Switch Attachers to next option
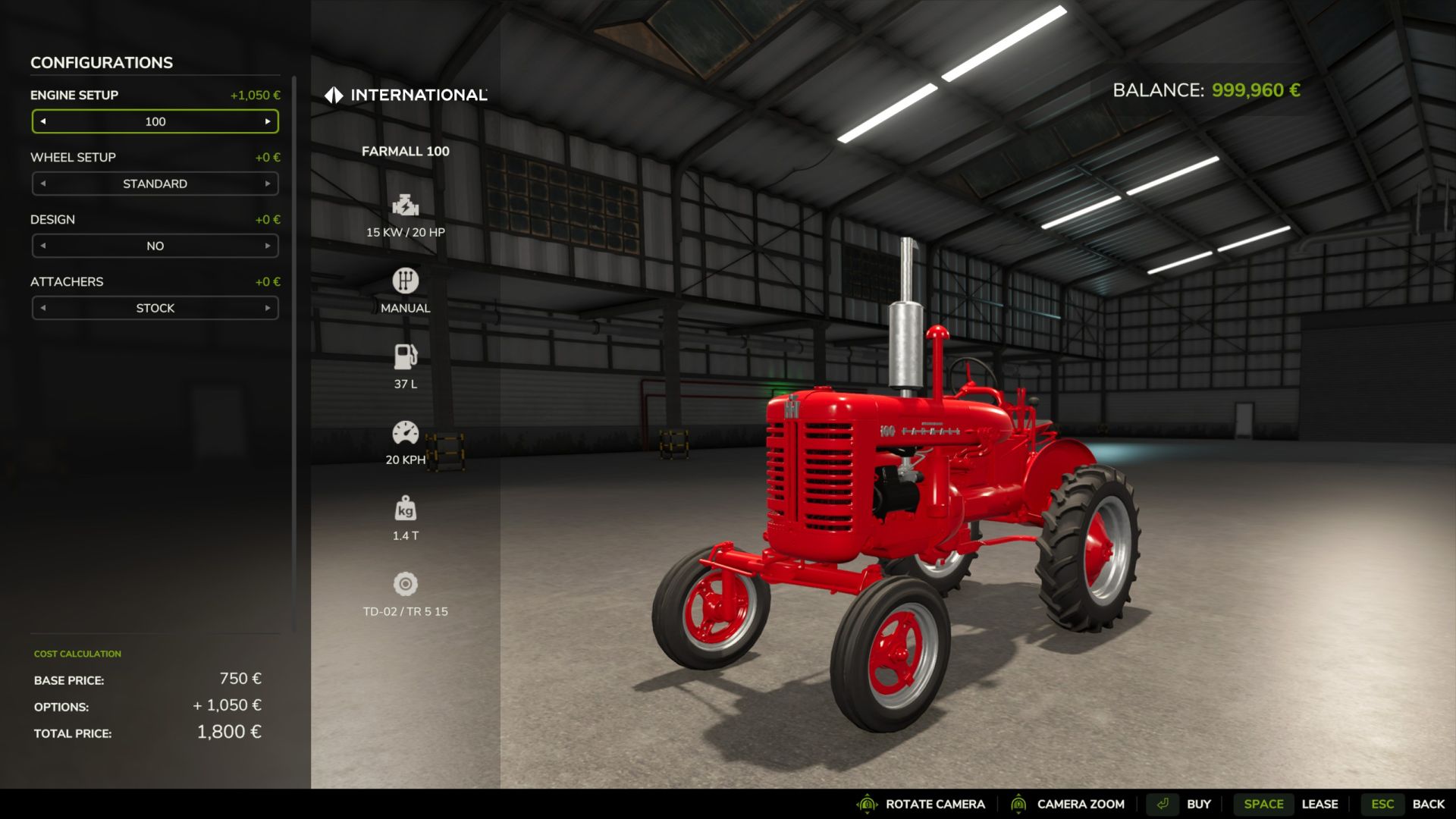The width and height of the screenshot is (1456, 819). coord(268,308)
